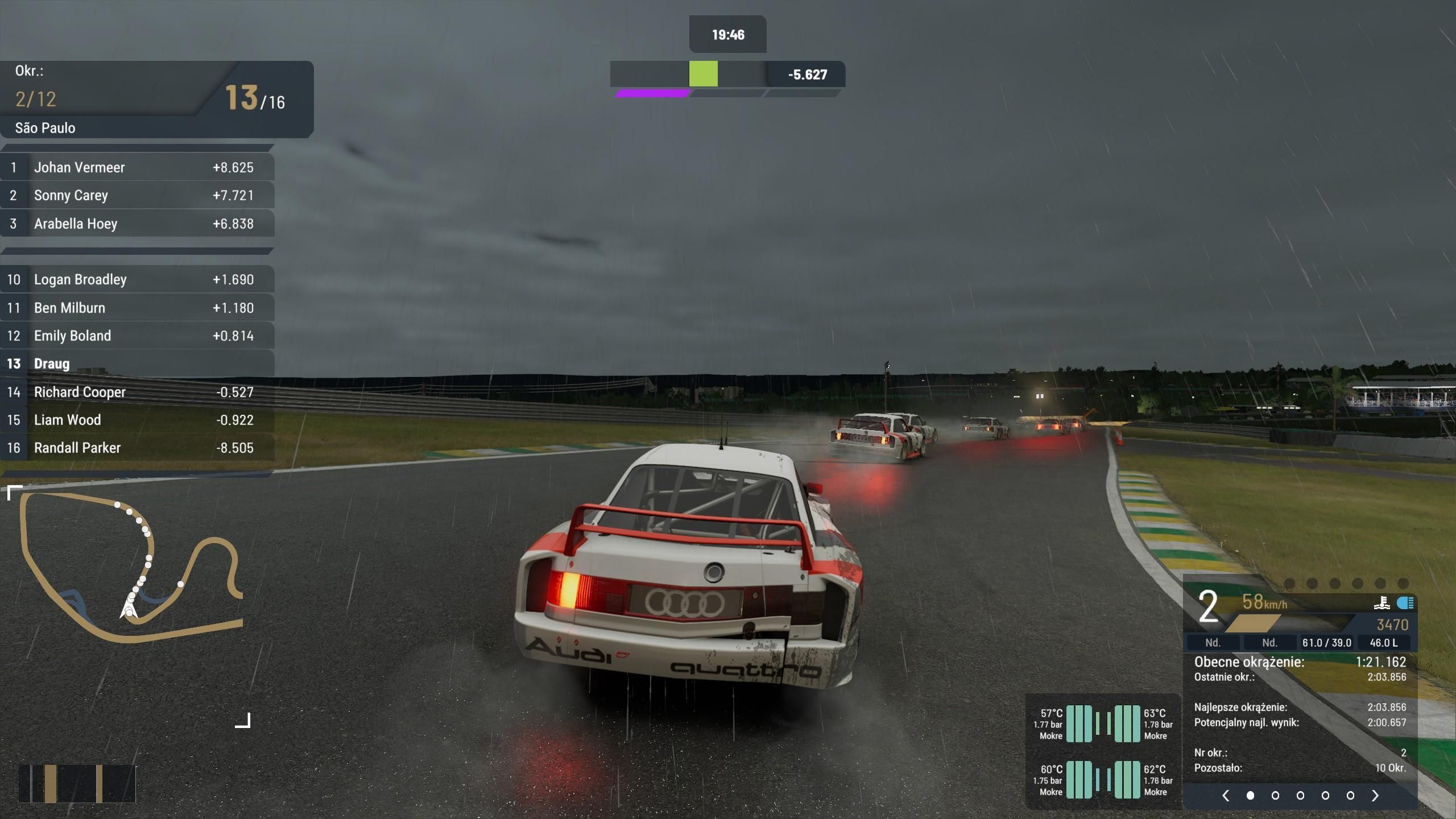Select Randall Parker's leaderboard row
Screen dimensions: 1456x819
tap(136, 448)
